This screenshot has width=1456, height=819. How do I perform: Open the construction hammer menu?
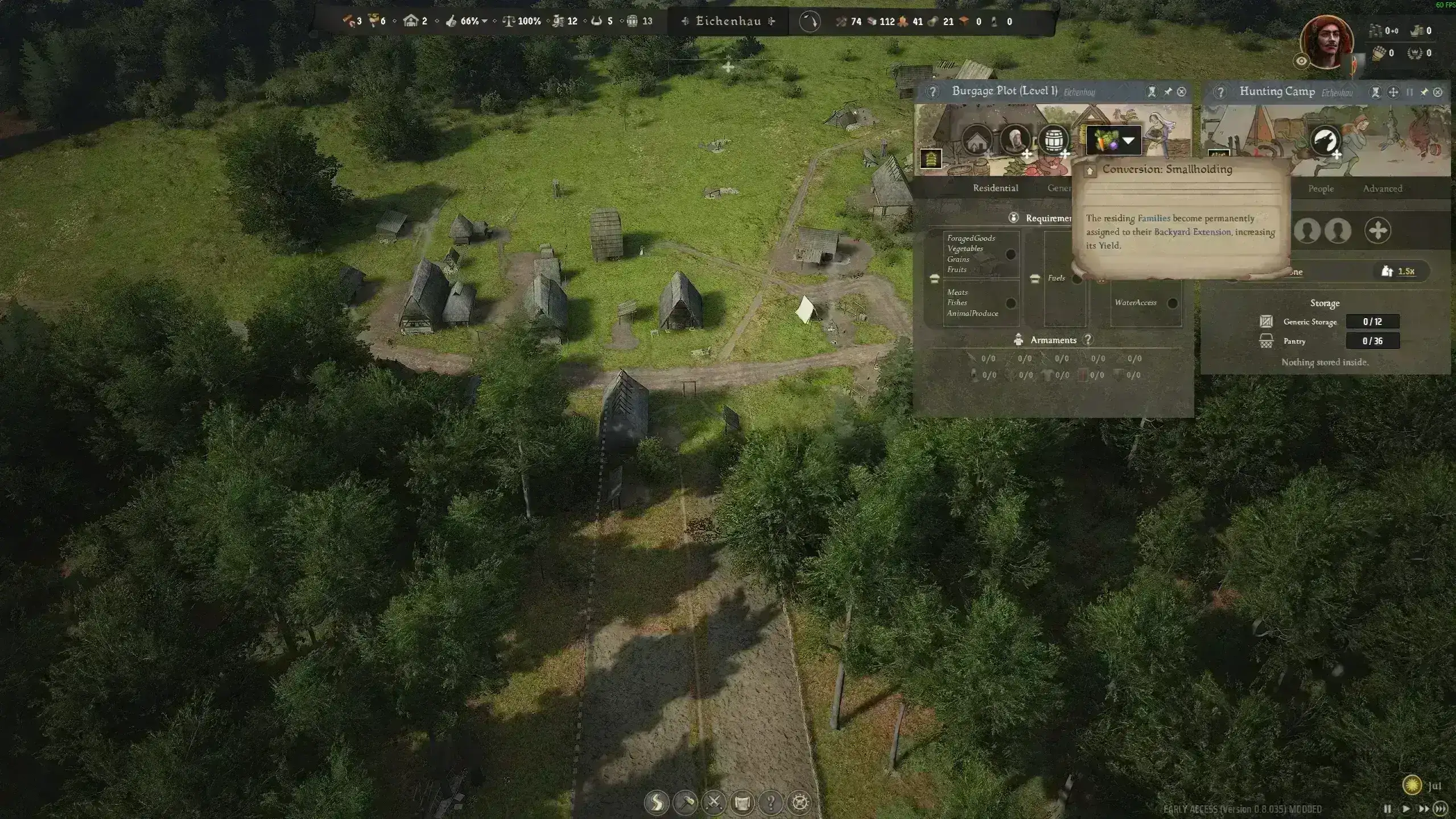(685, 802)
